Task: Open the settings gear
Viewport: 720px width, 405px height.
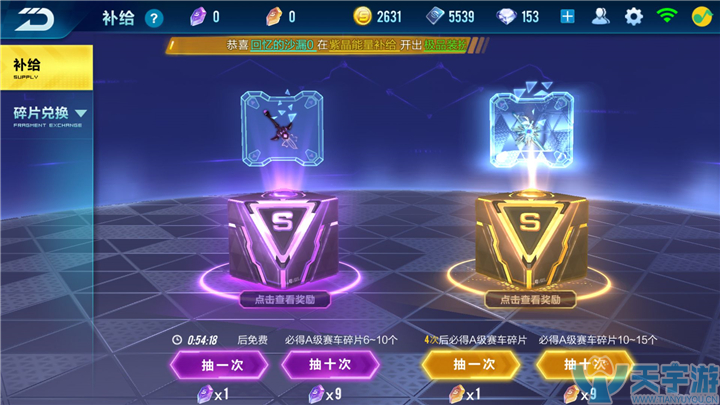Action: pos(633,16)
